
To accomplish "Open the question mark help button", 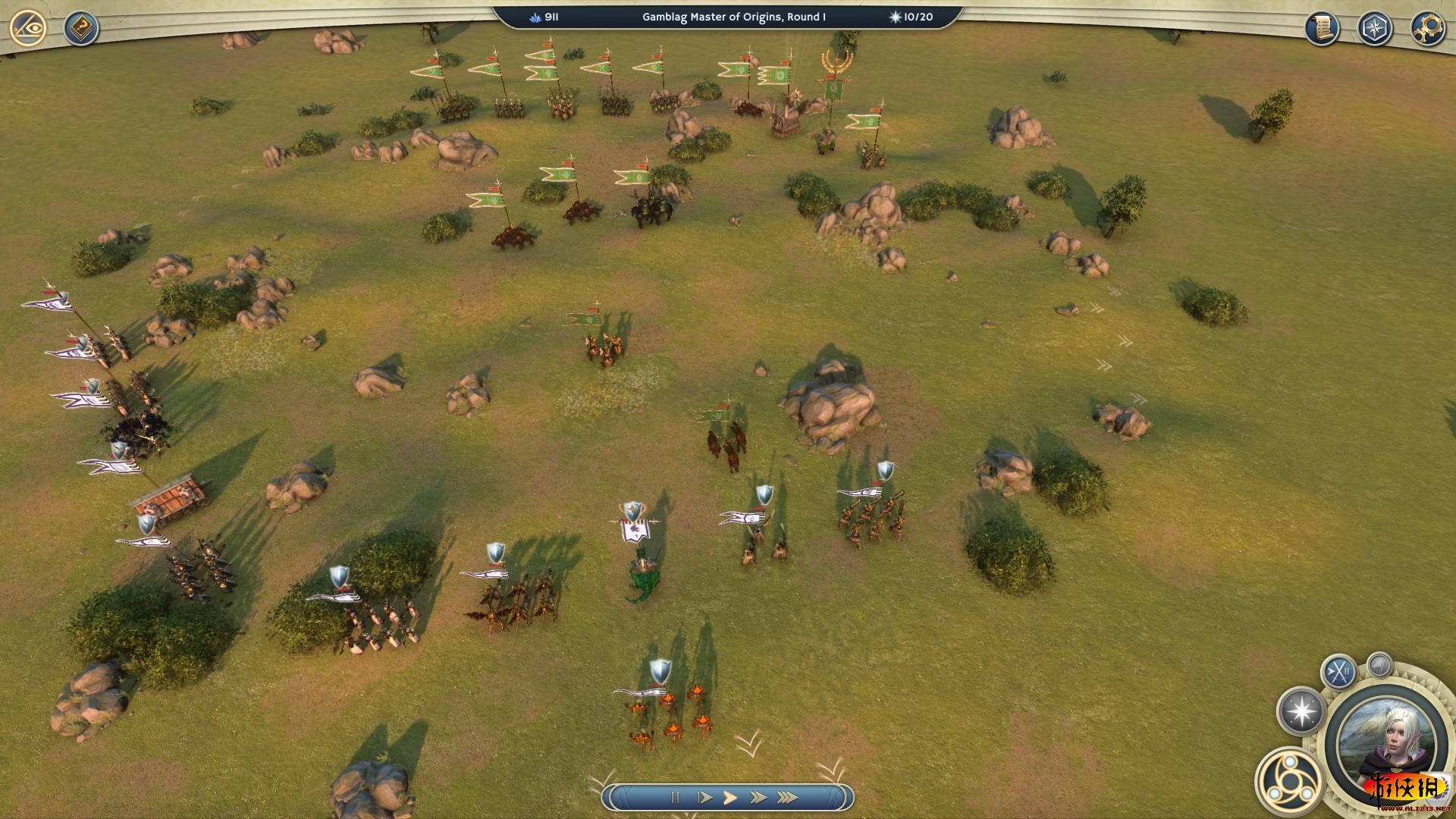I will 80,29.
